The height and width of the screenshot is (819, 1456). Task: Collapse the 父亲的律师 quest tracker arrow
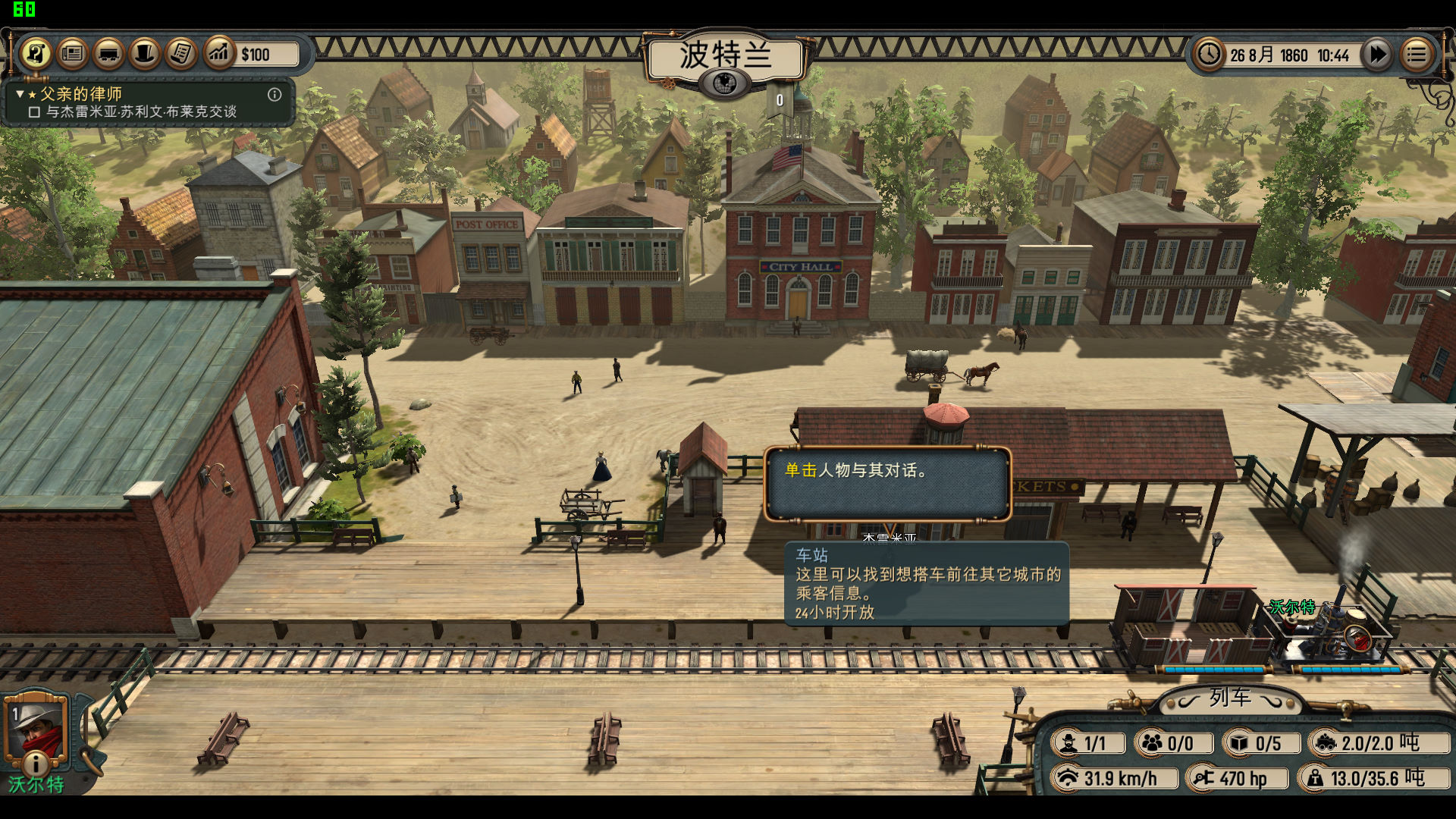coord(20,94)
